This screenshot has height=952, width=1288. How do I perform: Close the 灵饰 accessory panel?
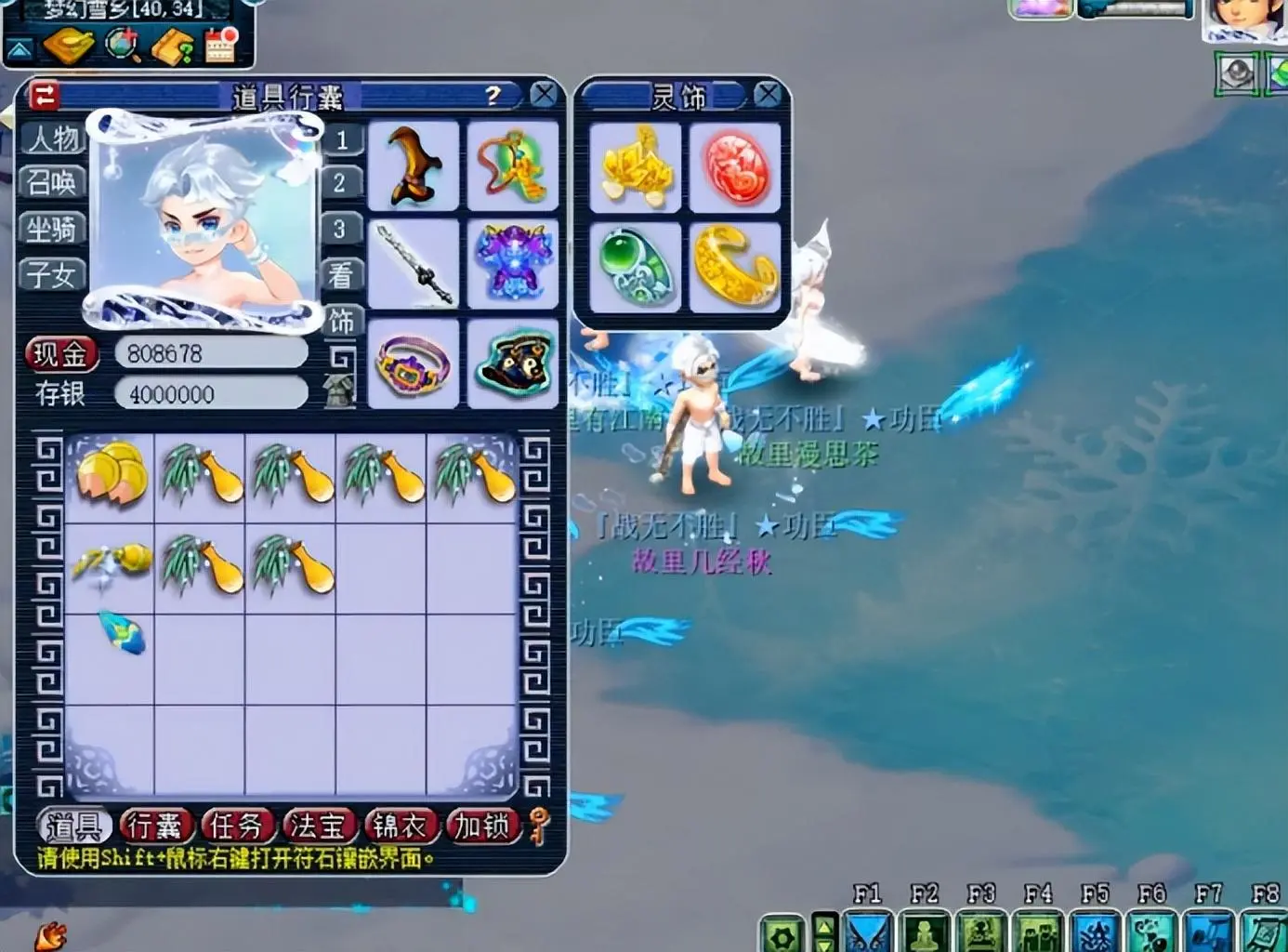pyautogui.click(x=768, y=94)
